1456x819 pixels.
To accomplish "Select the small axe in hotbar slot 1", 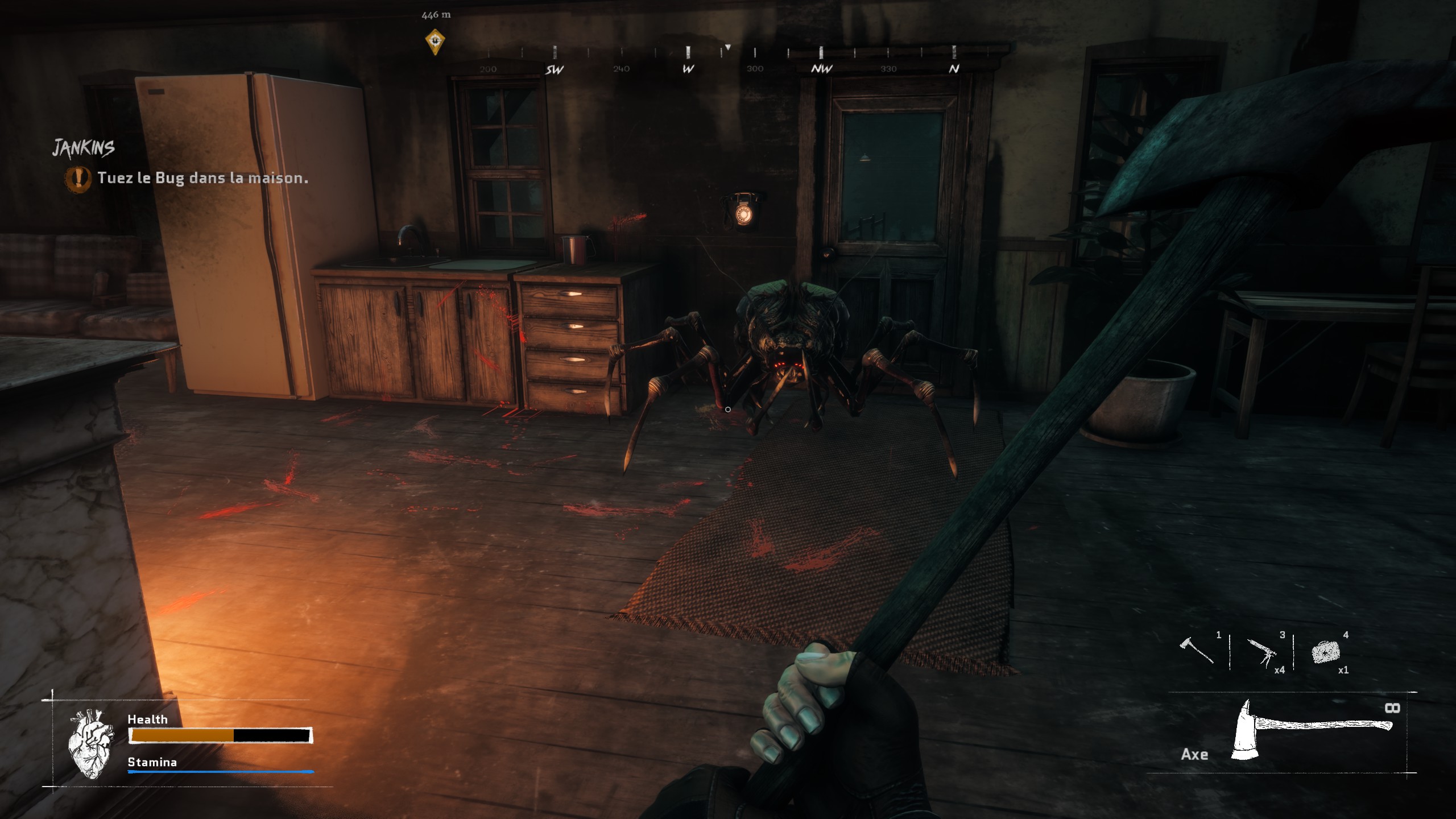I will pos(1196,651).
